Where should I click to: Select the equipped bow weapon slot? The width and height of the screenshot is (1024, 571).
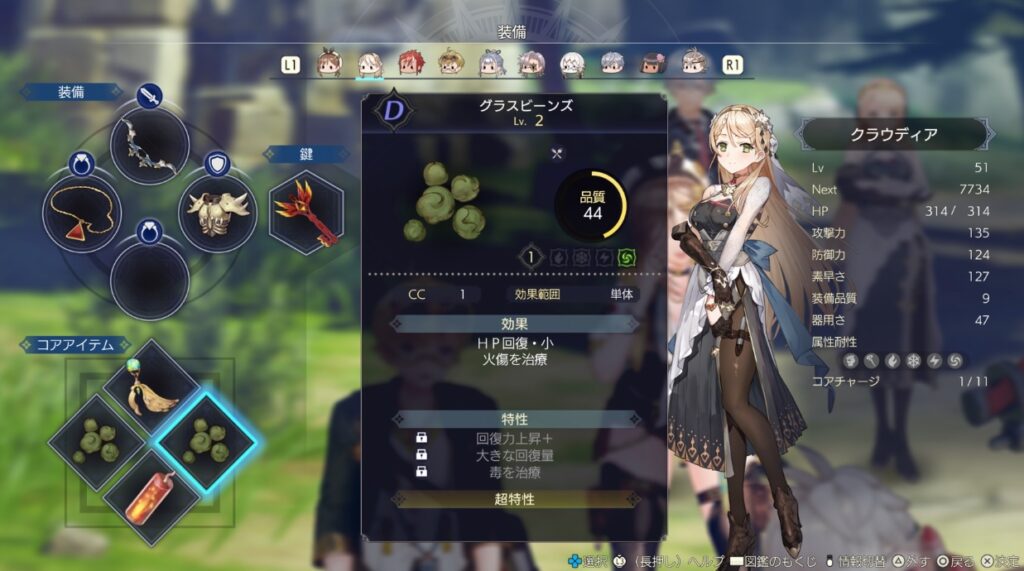coord(150,147)
